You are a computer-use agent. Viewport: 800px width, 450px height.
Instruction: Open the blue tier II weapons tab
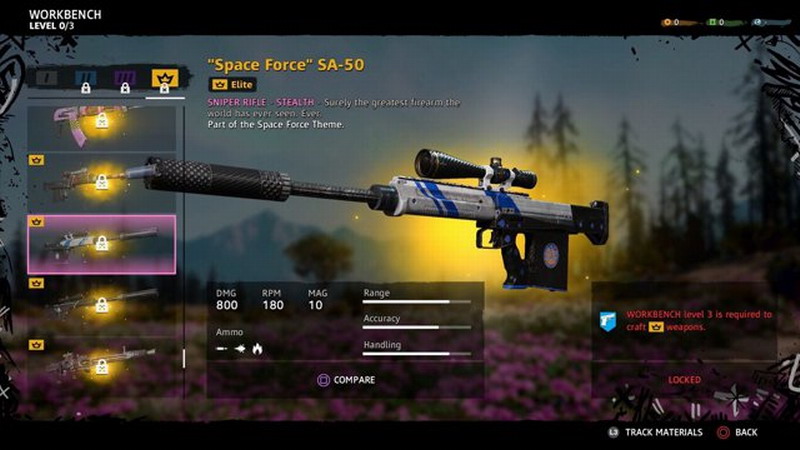(87, 78)
